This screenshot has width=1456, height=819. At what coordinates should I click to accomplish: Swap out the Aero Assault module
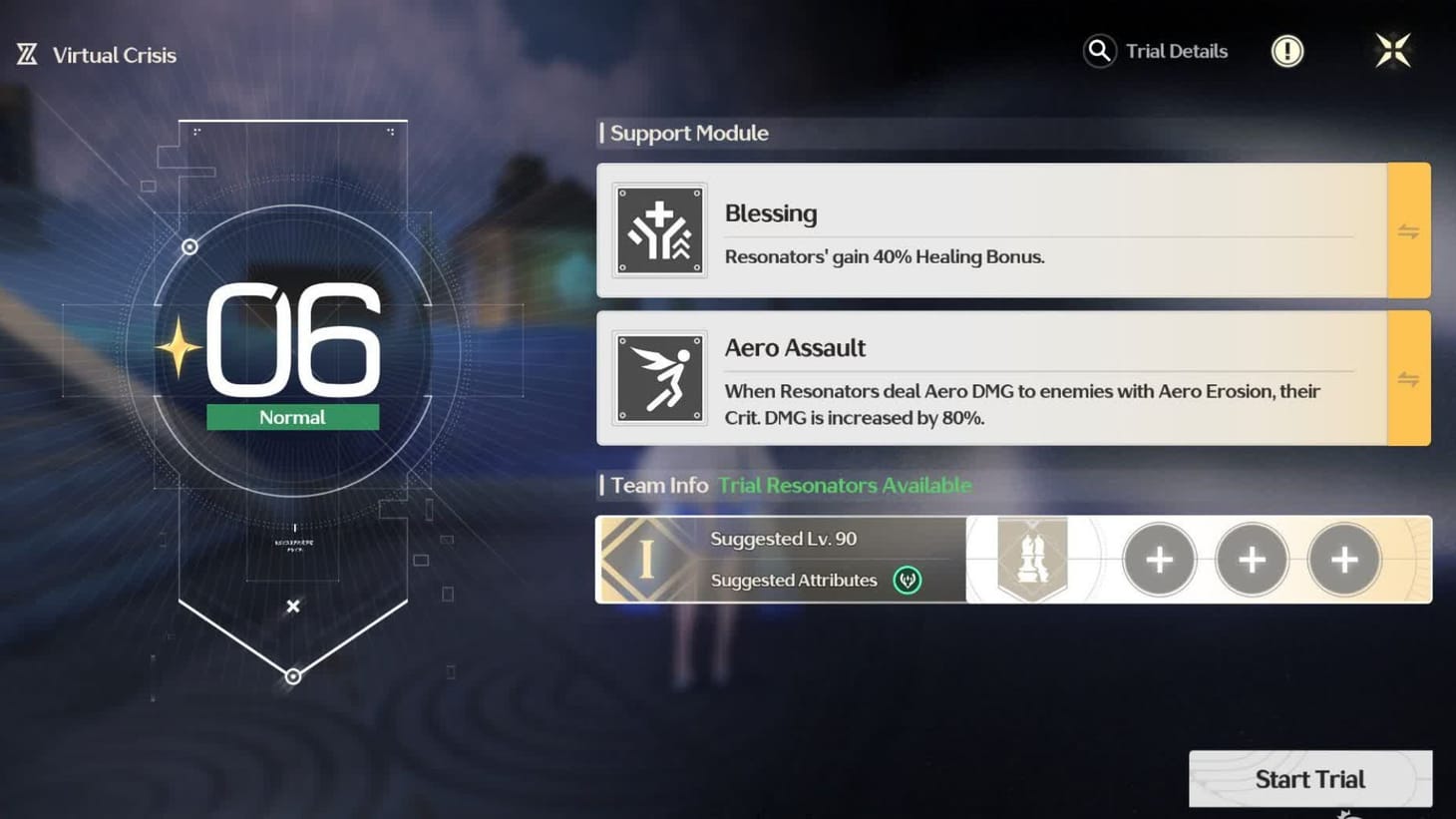click(1408, 377)
